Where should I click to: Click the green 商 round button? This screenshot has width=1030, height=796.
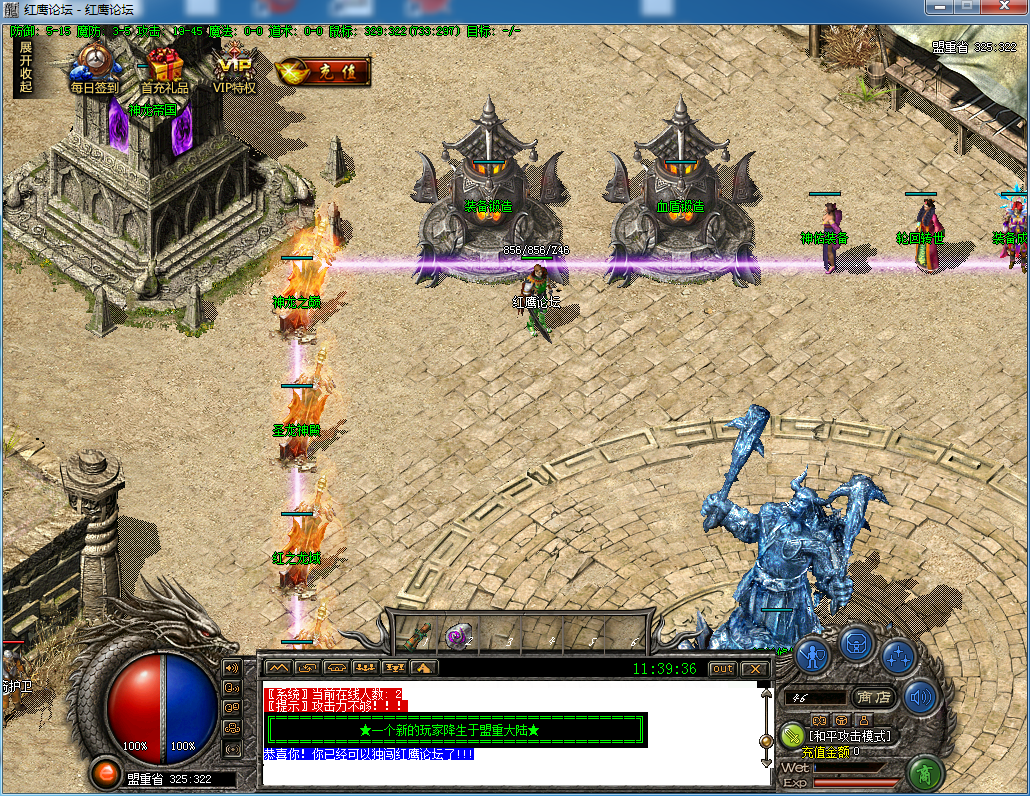click(x=925, y=773)
